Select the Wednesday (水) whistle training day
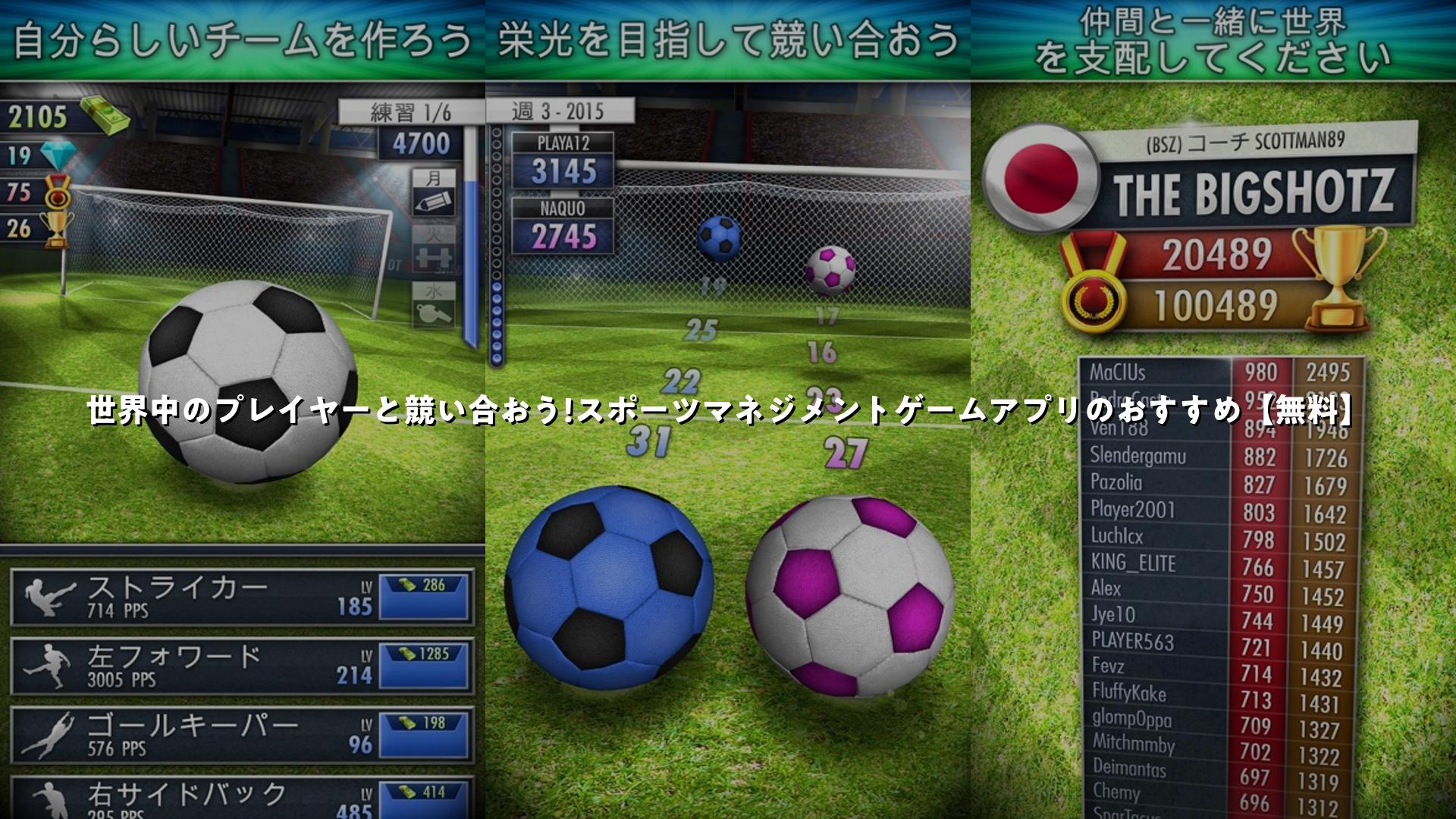This screenshot has width=1456, height=819. pyautogui.click(x=434, y=305)
